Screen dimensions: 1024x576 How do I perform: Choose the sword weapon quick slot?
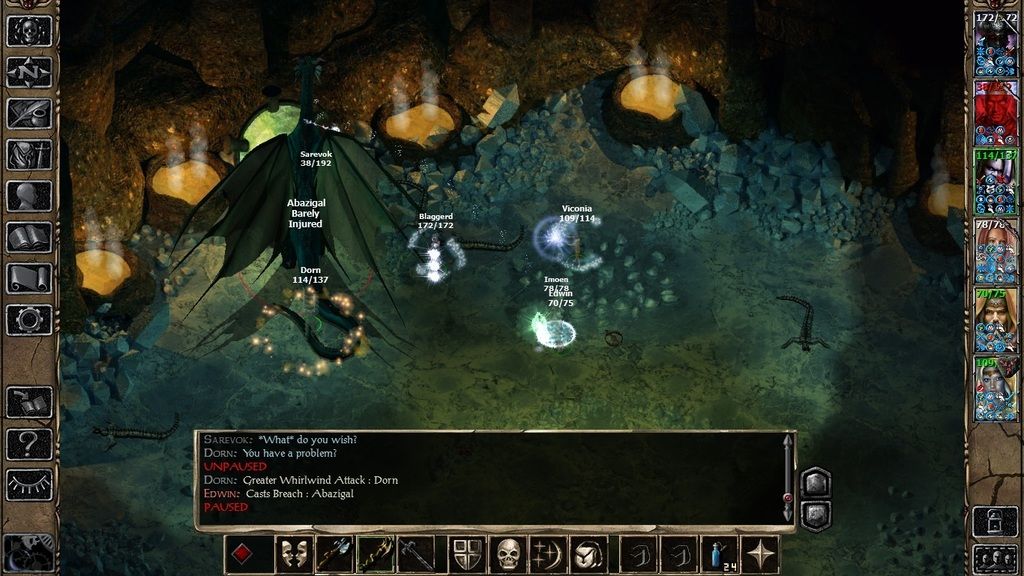[x=416, y=554]
